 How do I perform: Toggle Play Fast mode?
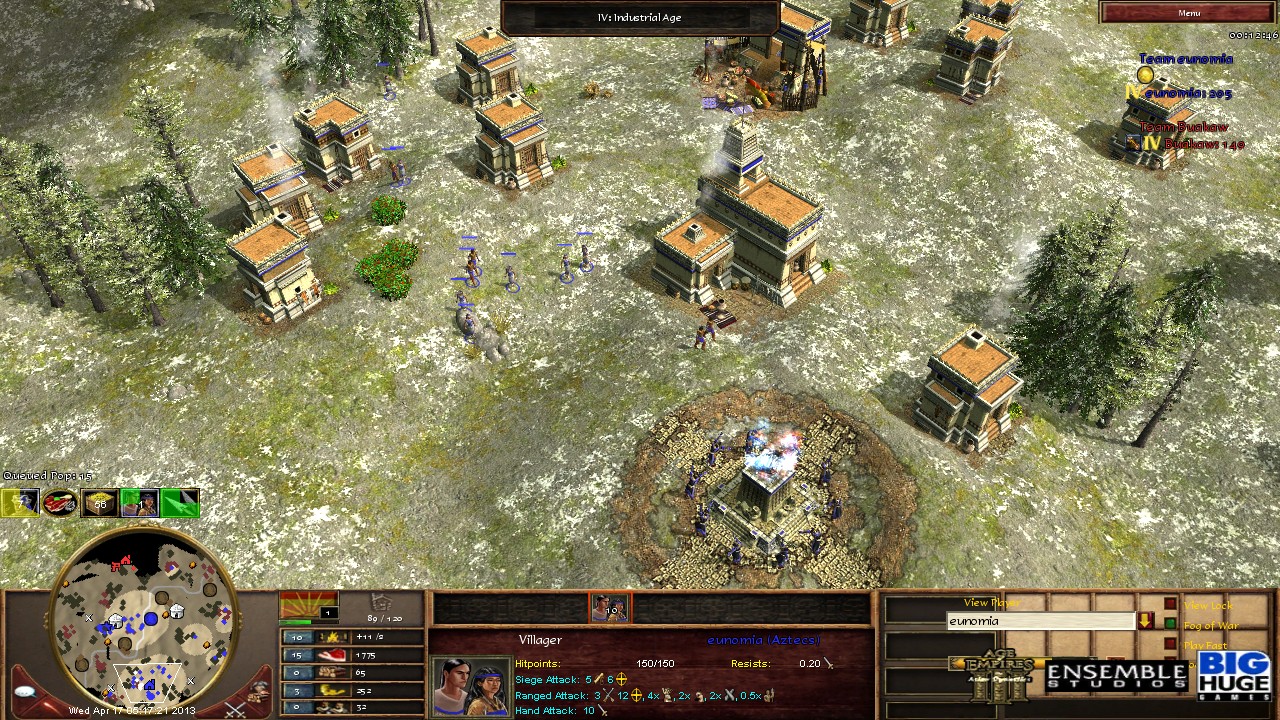(1170, 643)
